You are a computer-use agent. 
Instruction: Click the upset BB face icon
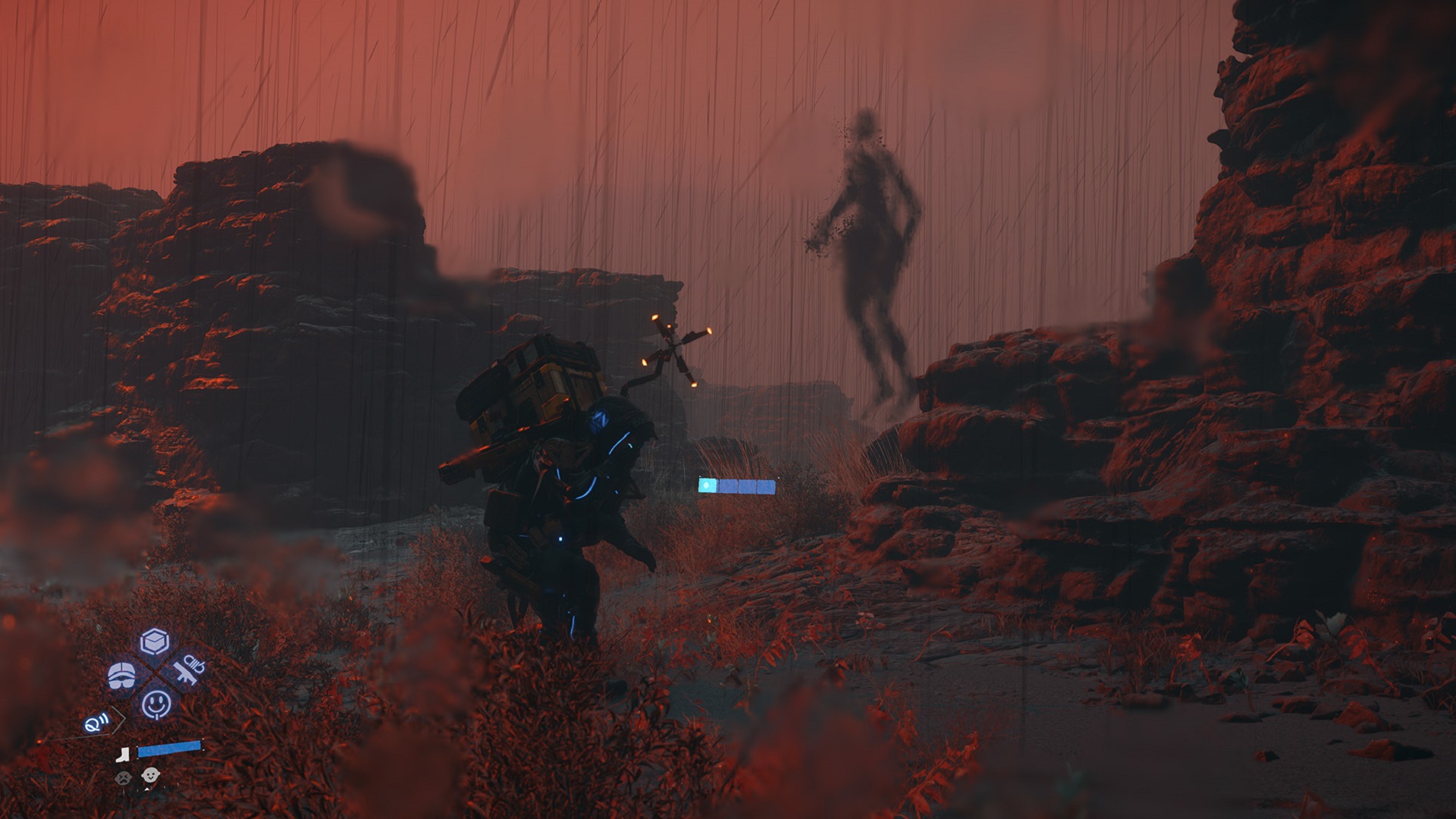tap(121, 777)
